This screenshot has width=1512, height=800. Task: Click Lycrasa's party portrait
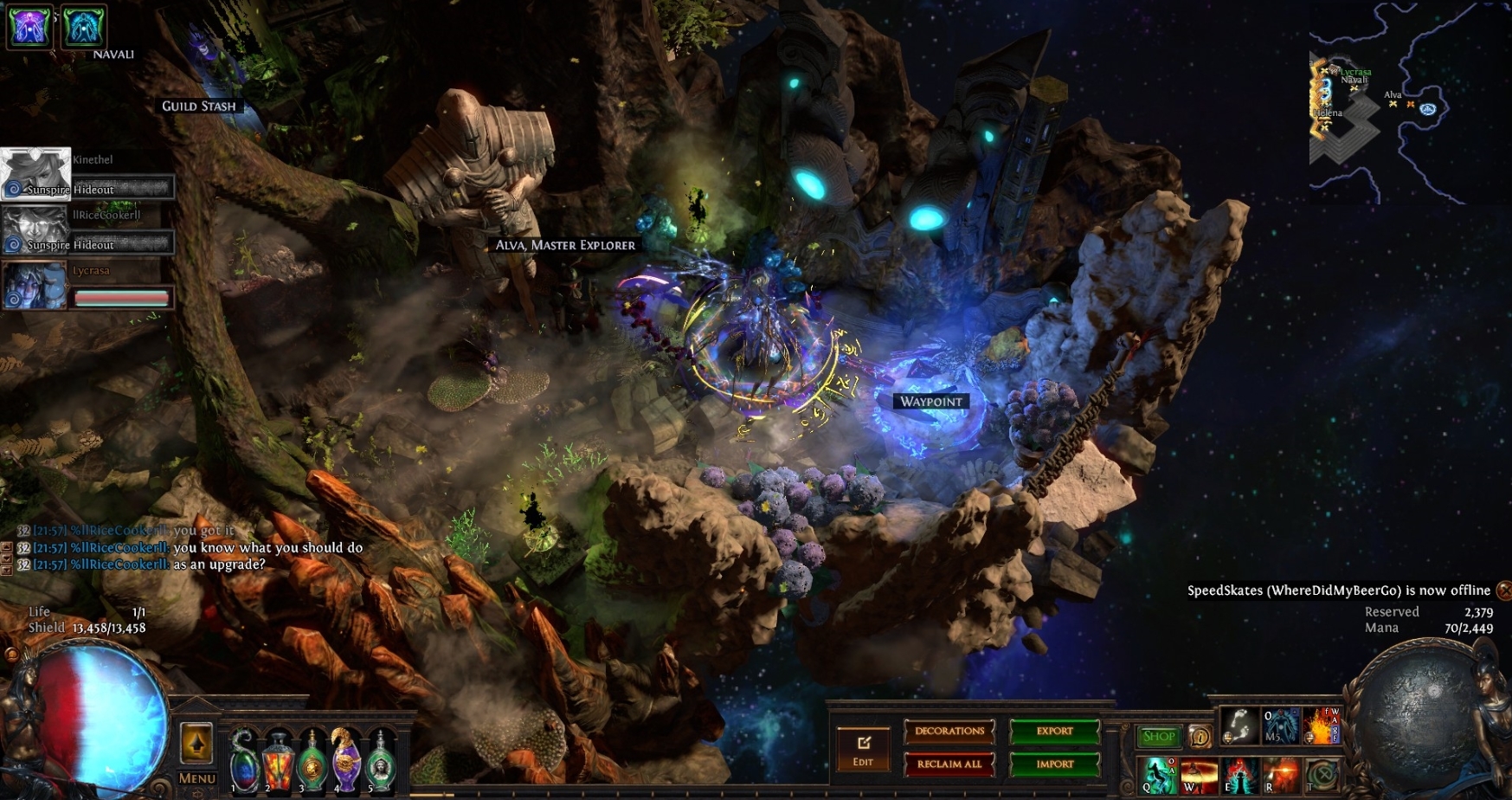click(x=35, y=285)
